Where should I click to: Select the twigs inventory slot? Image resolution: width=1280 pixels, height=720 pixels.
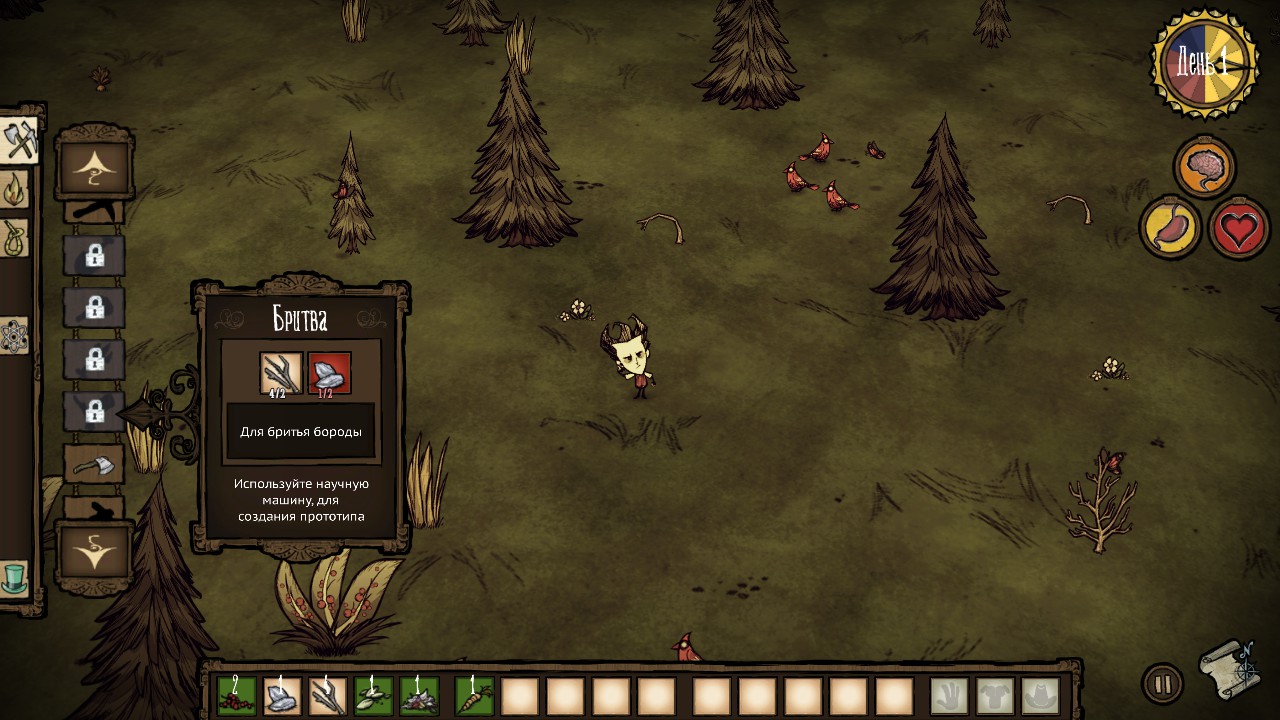coord(328,696)
